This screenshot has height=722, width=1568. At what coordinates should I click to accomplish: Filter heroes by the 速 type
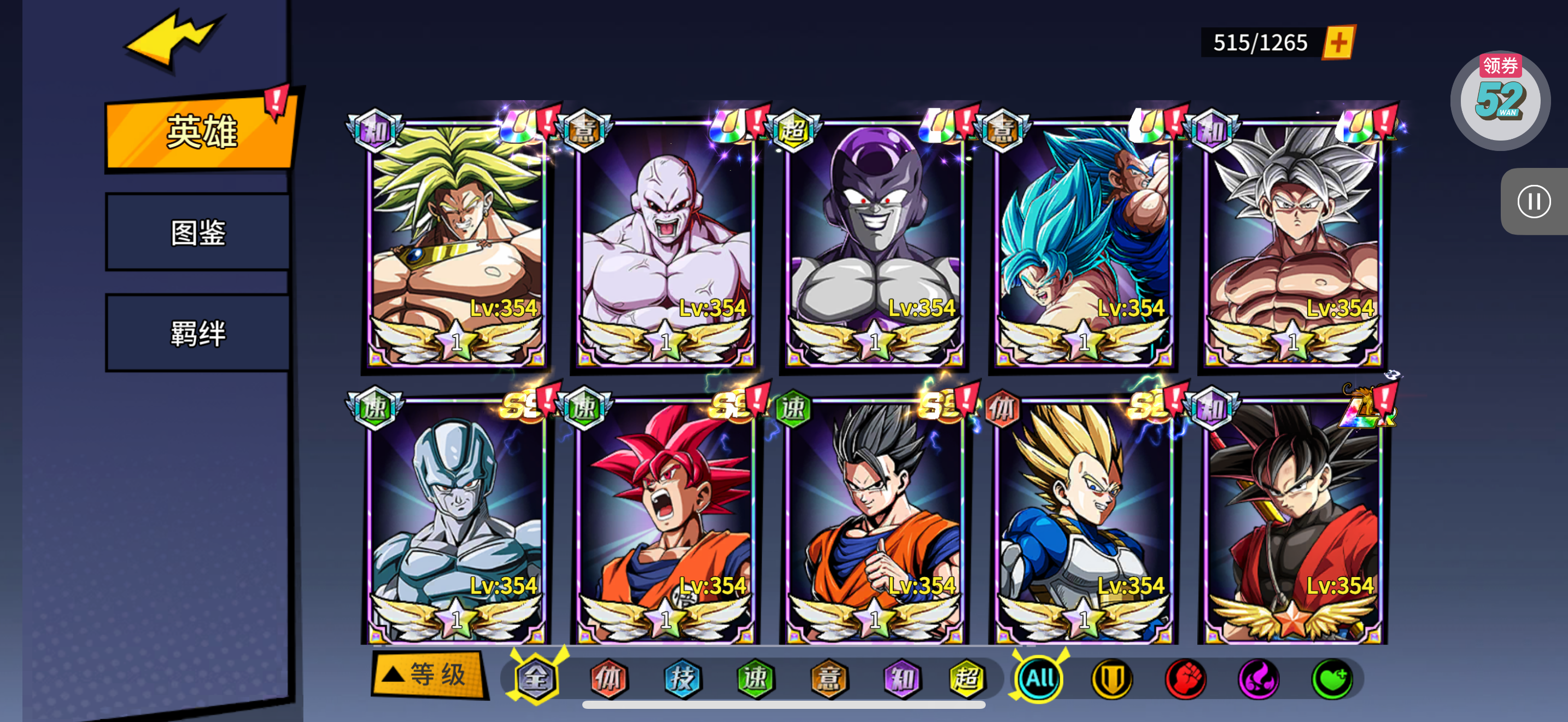point(756,678)
